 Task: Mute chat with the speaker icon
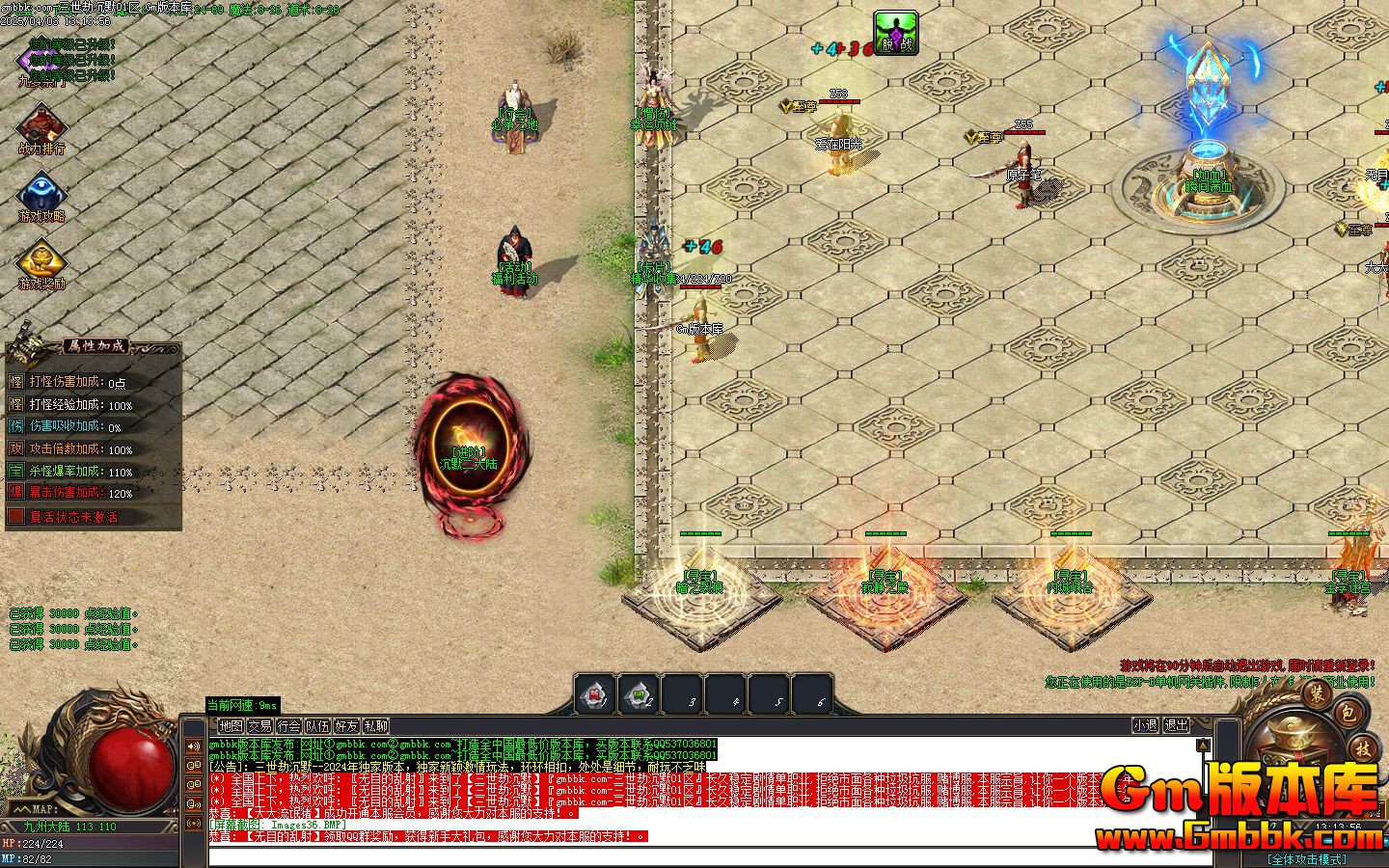pyautogui.click(x=193, y=746)
